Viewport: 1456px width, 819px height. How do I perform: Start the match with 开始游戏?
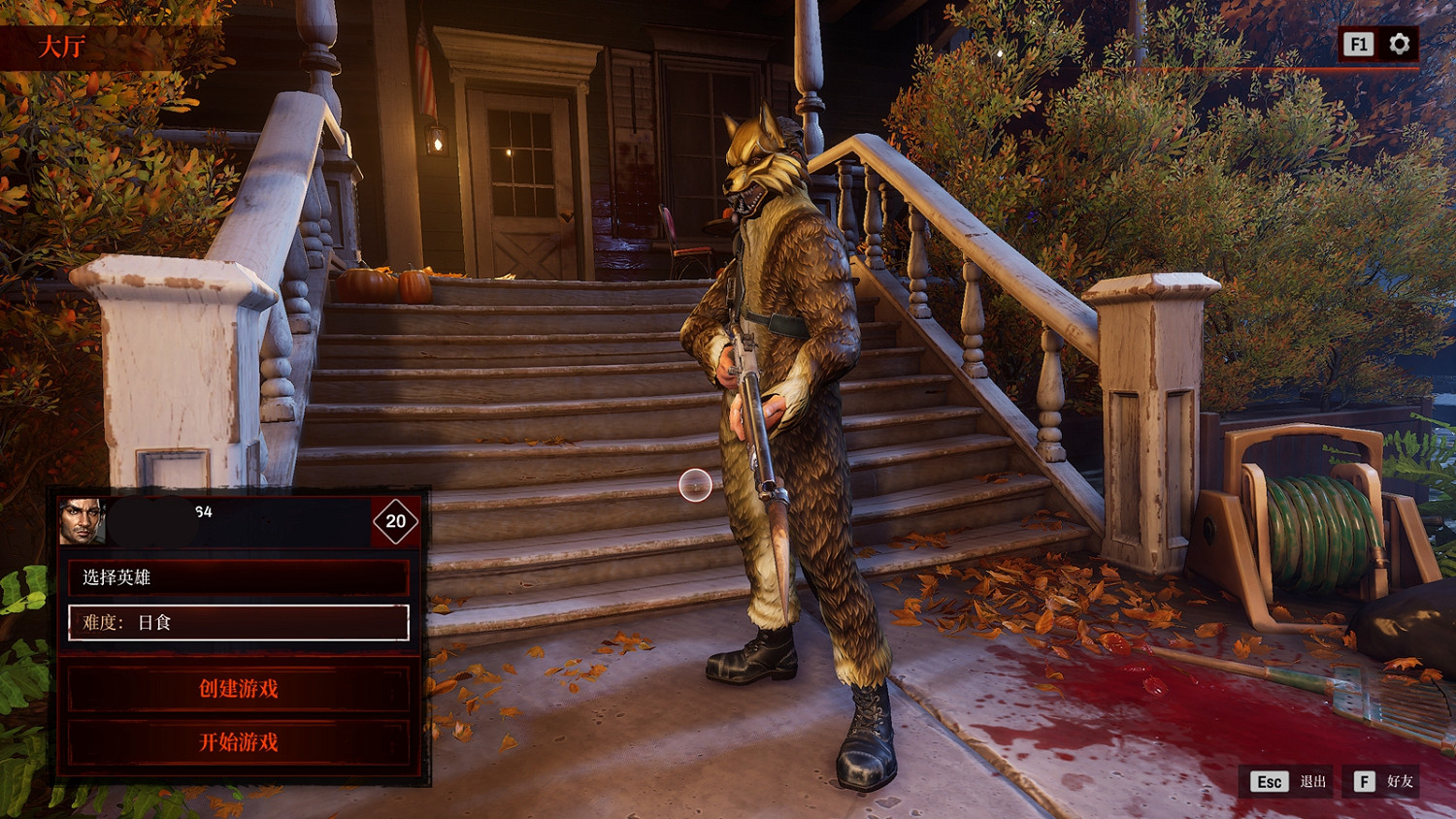click(x=238, y=742)
